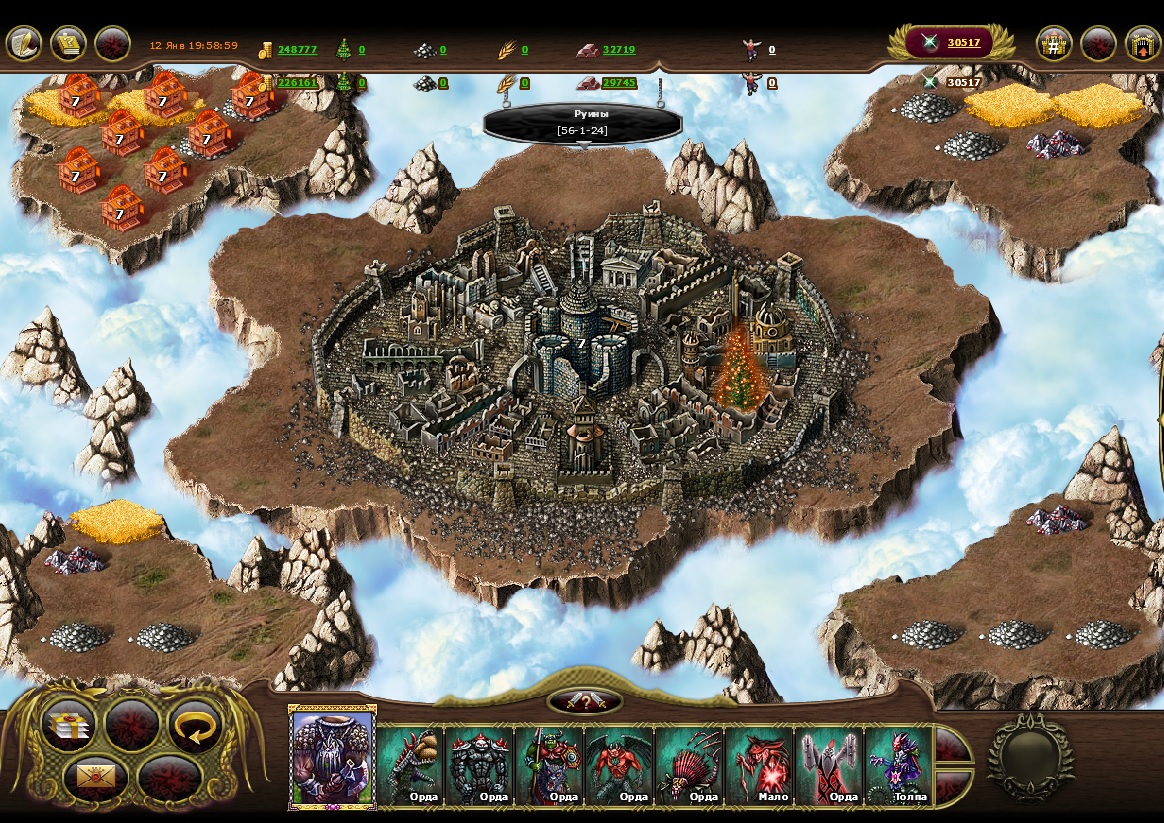Click the golden circular arrow button

point(195,725)
